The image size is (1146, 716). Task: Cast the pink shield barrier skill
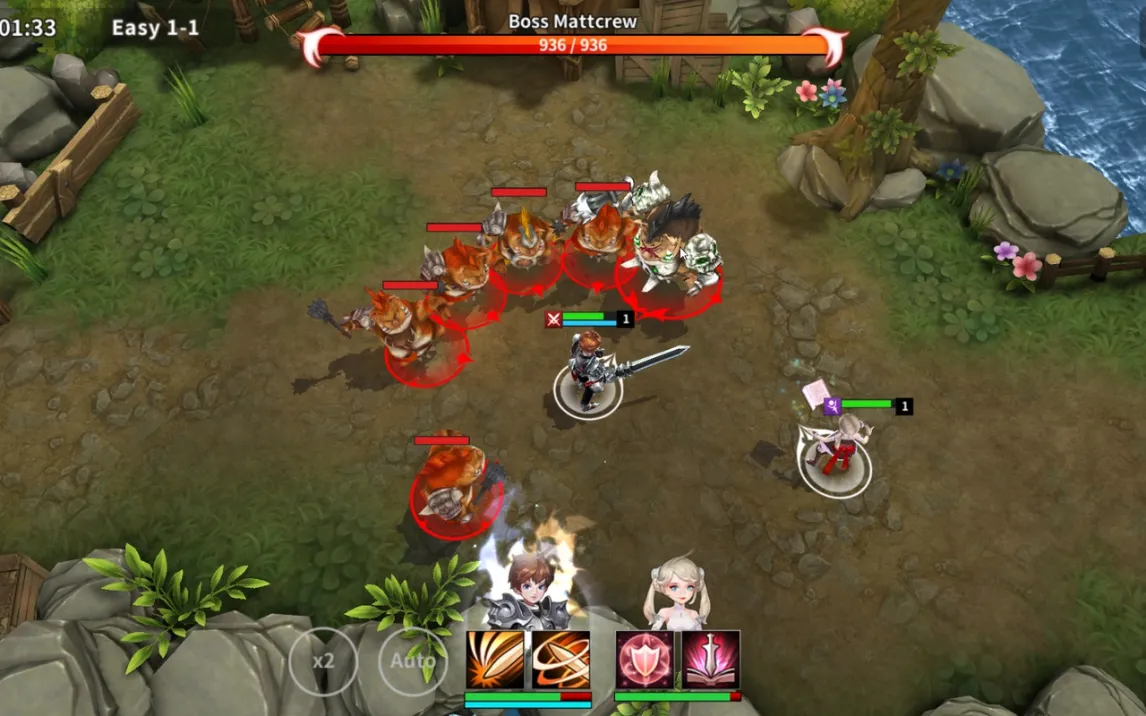(645, 660)
